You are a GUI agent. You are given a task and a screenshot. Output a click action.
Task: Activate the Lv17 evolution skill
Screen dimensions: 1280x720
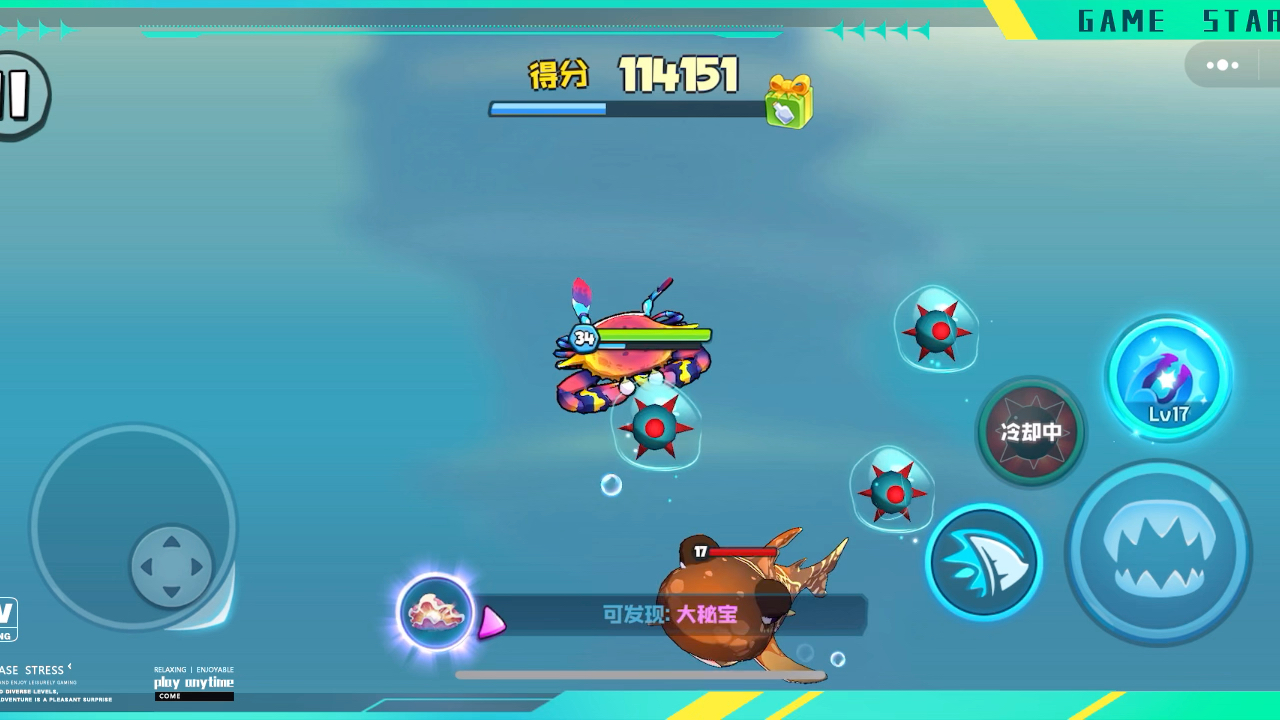coord(1168,378)
